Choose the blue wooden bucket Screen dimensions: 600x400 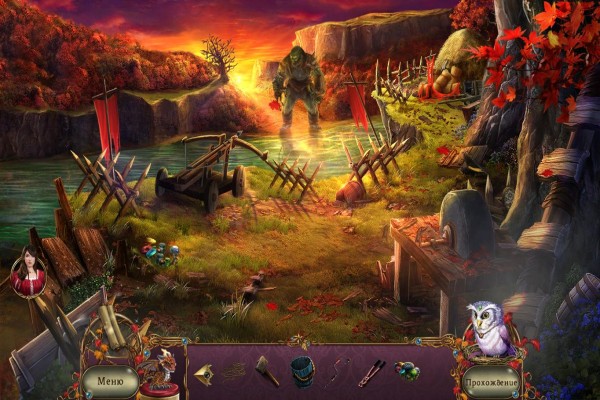point(303,372)
